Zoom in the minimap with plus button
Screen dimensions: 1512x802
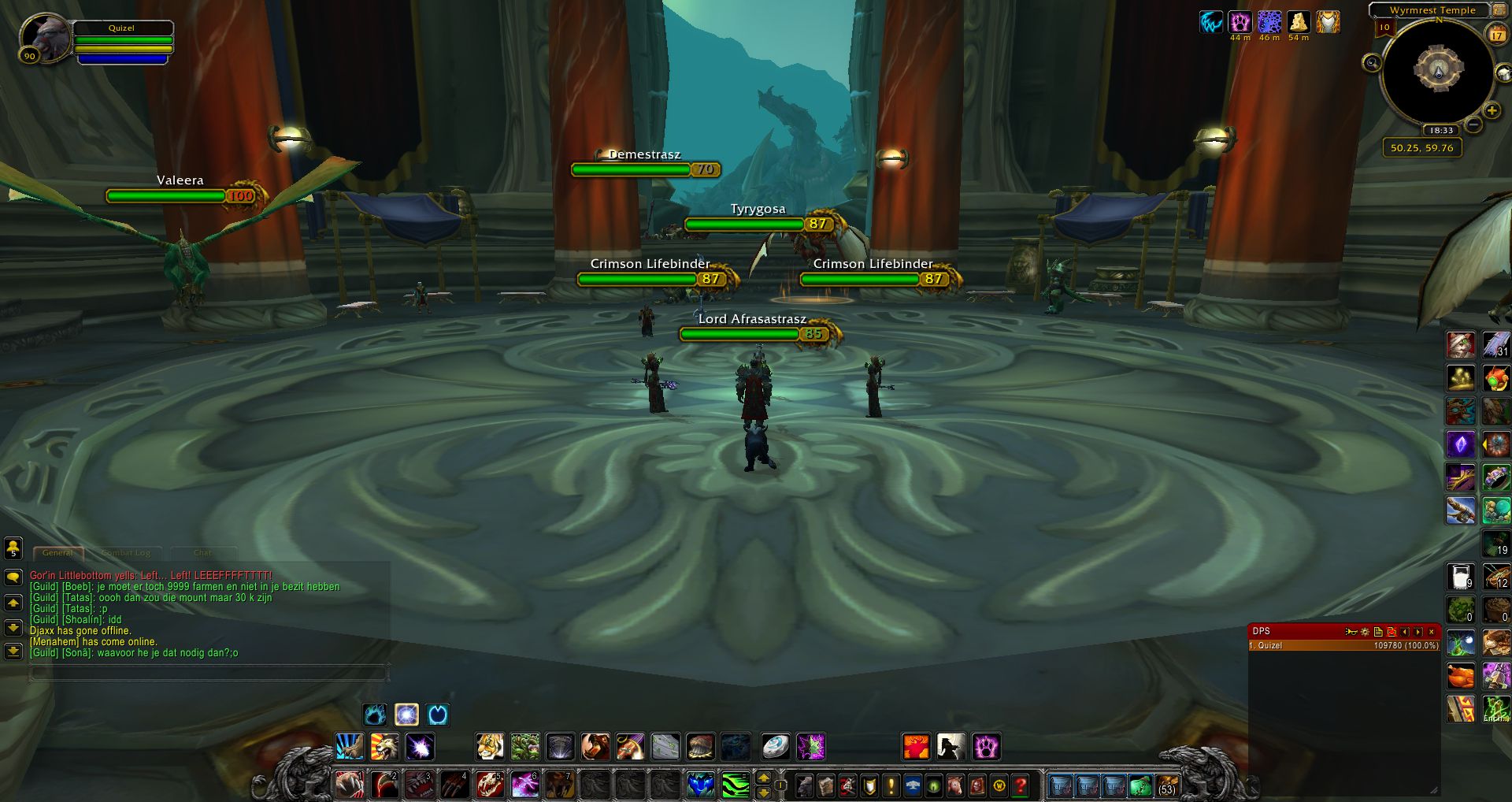(1492, 110)
